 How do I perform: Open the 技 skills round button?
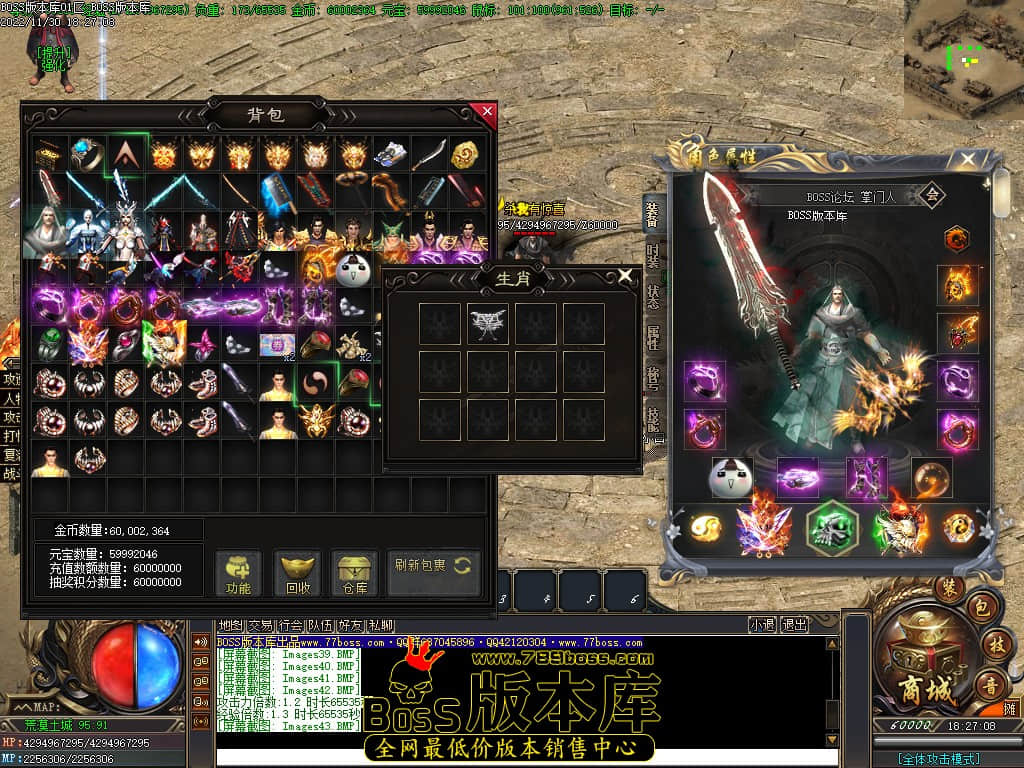[995, 644]
